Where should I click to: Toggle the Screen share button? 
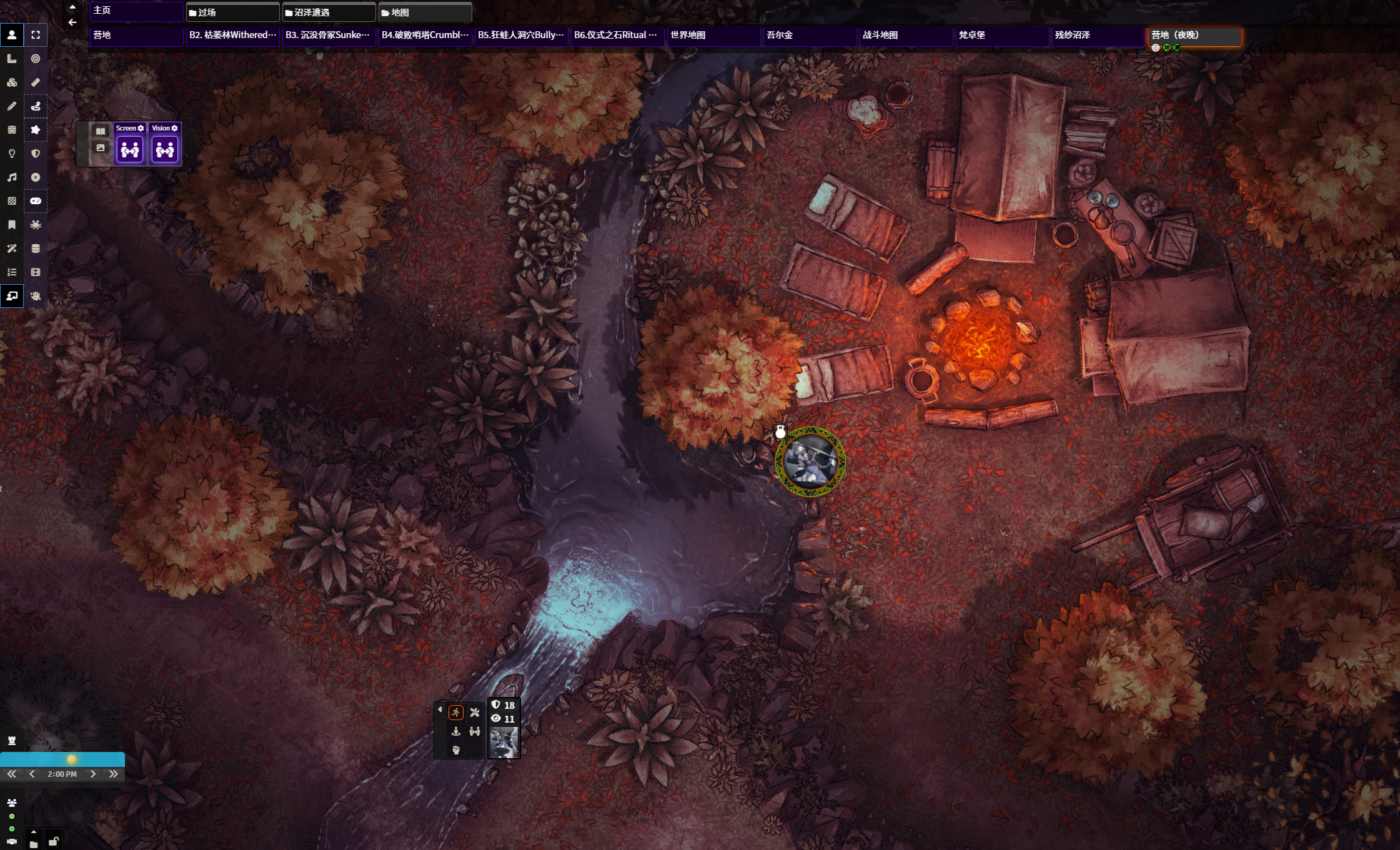click(x=130, y=150)
